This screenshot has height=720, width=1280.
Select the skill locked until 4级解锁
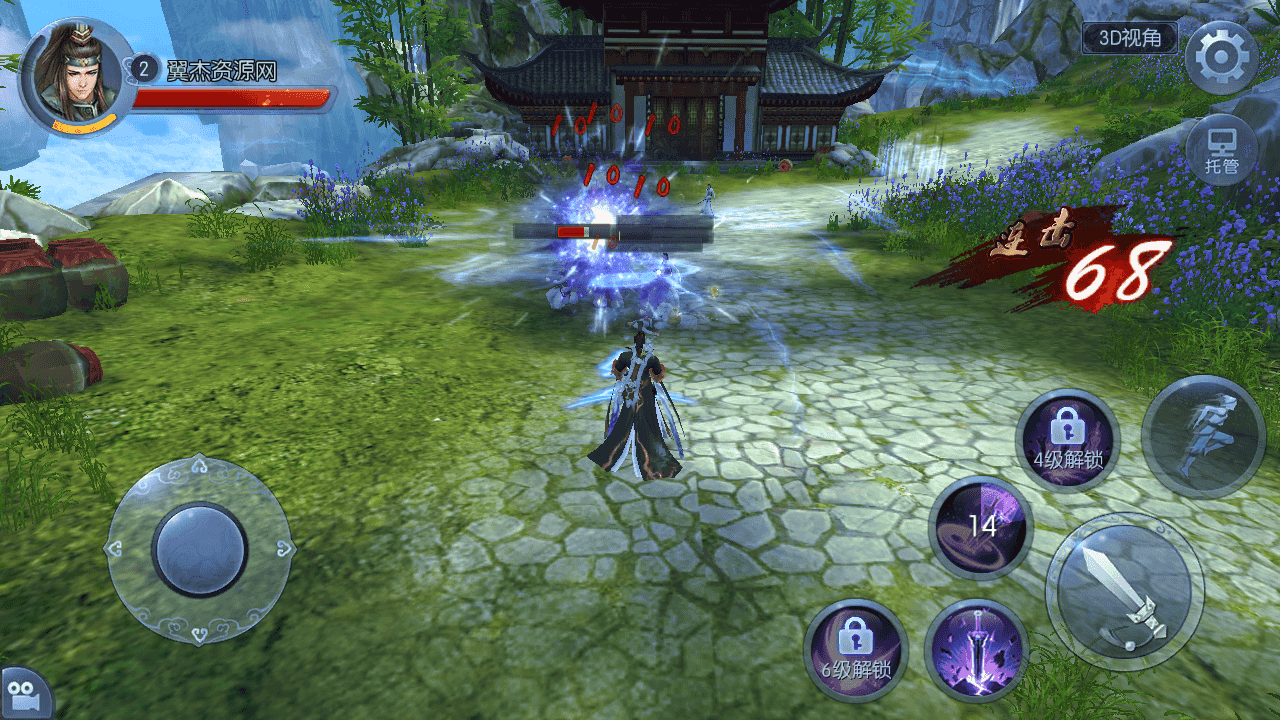pyautogui.click(x=1068, y=440)
